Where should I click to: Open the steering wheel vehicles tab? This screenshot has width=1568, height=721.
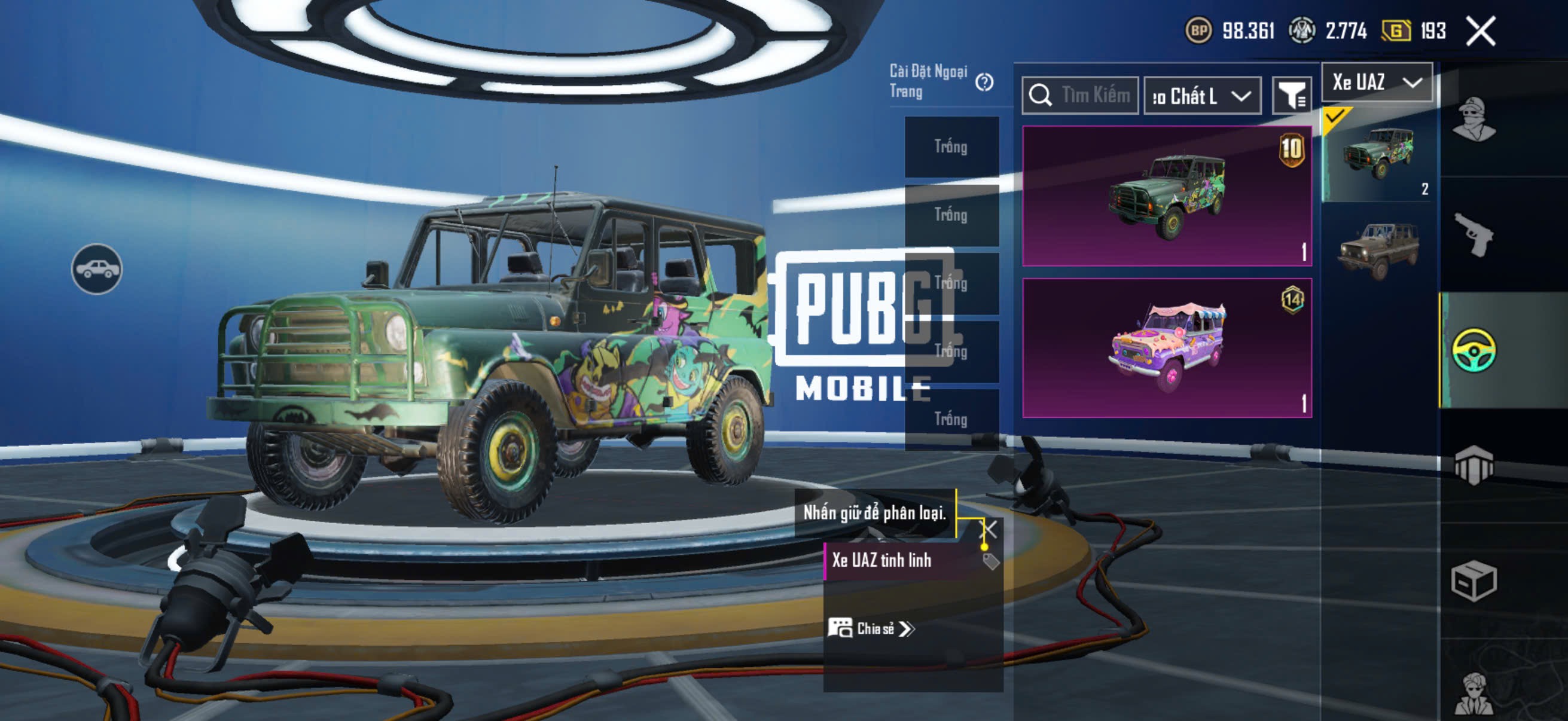pos(1474,350)
